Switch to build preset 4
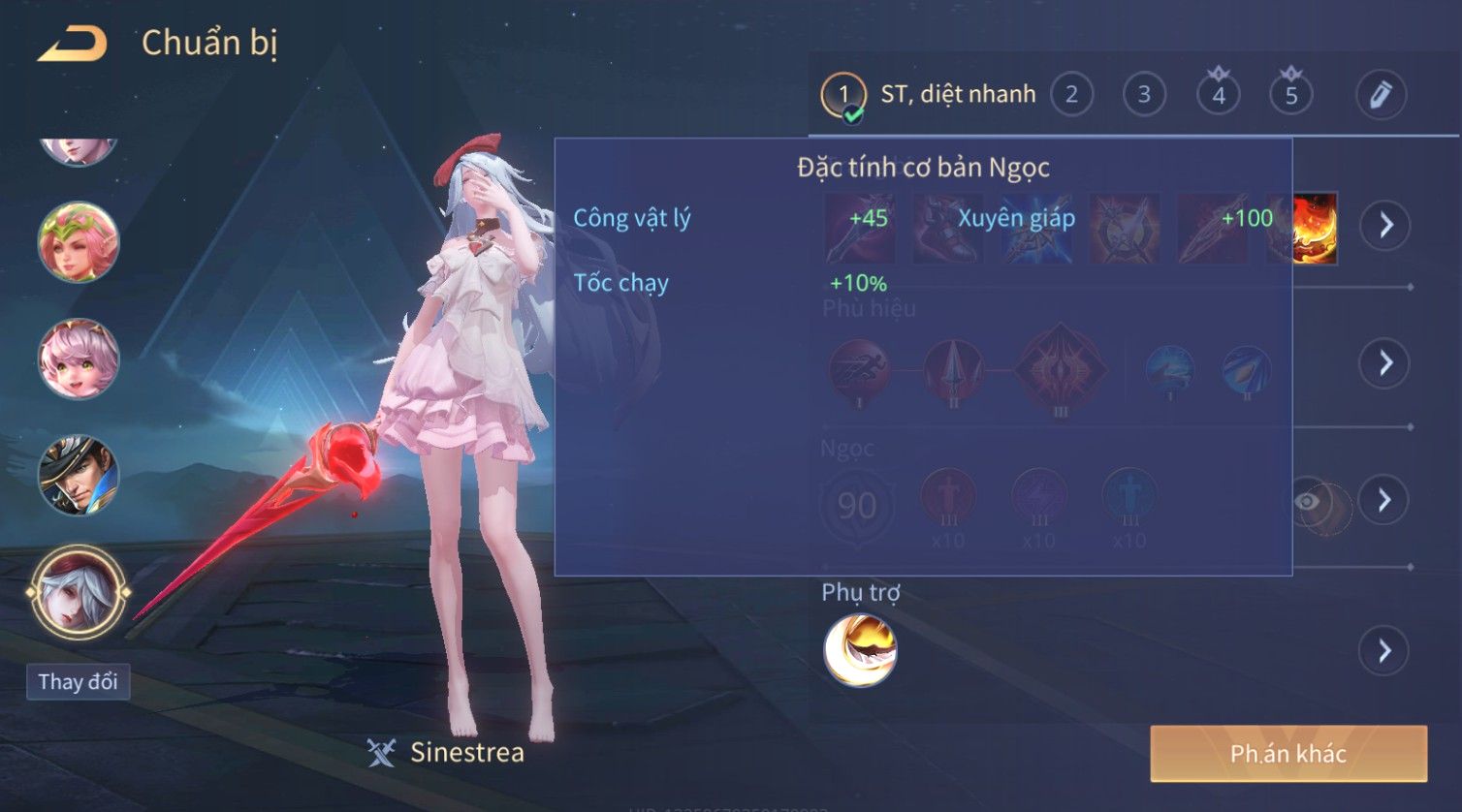 pyautogui.click(x=1218, y=95)
